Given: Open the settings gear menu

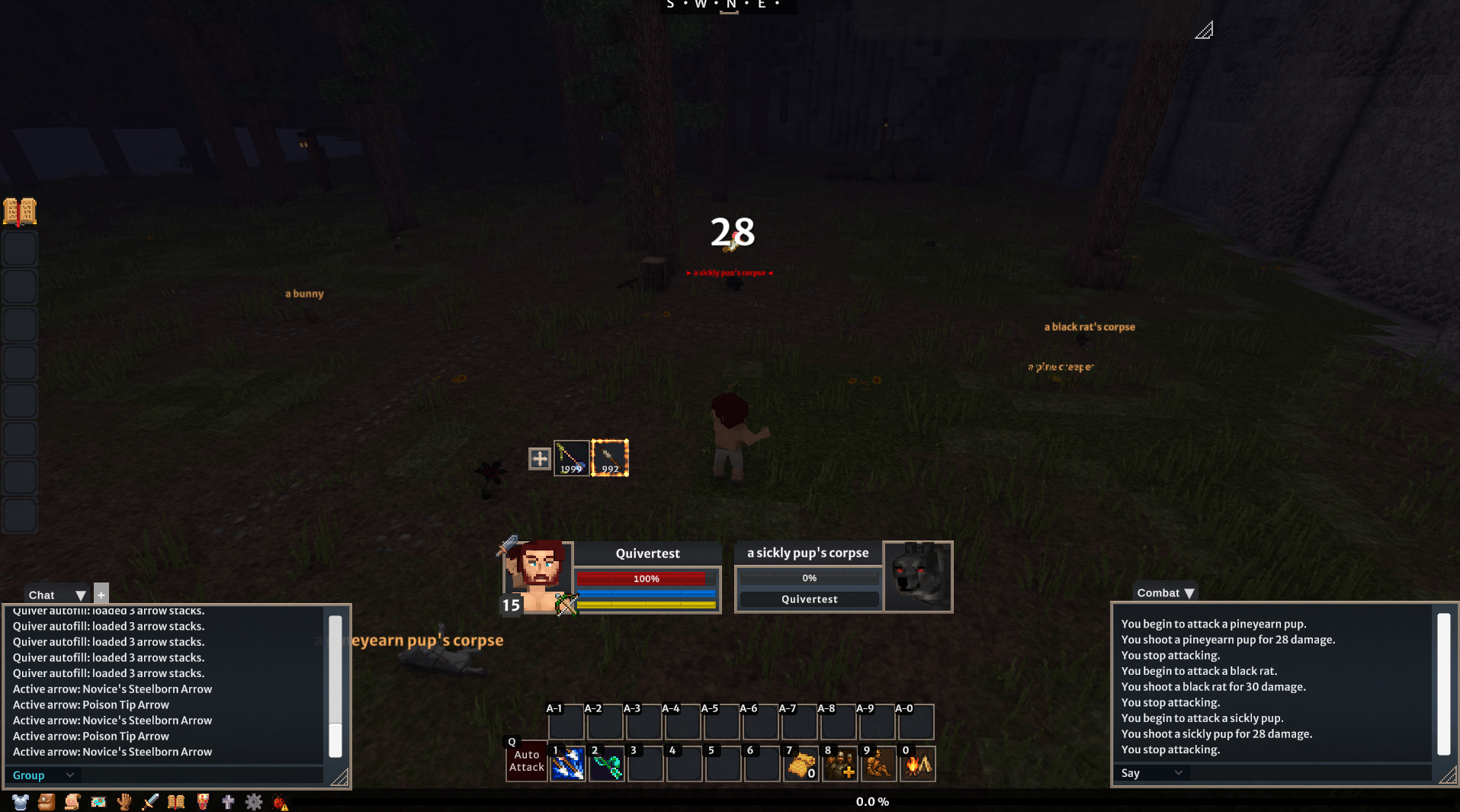Looking at the screenshot, I should (x=254, y=801).
